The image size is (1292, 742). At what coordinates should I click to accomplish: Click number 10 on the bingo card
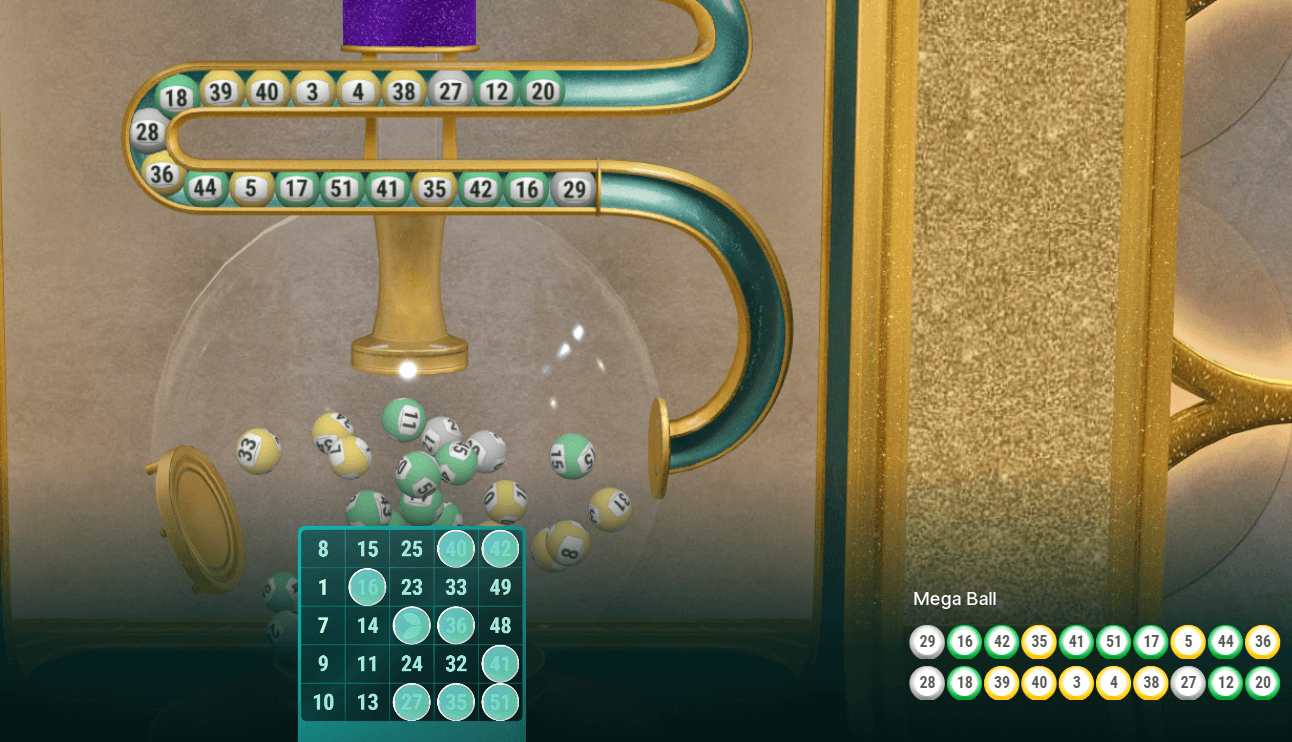pyautogui.click(x=323, y=702)
